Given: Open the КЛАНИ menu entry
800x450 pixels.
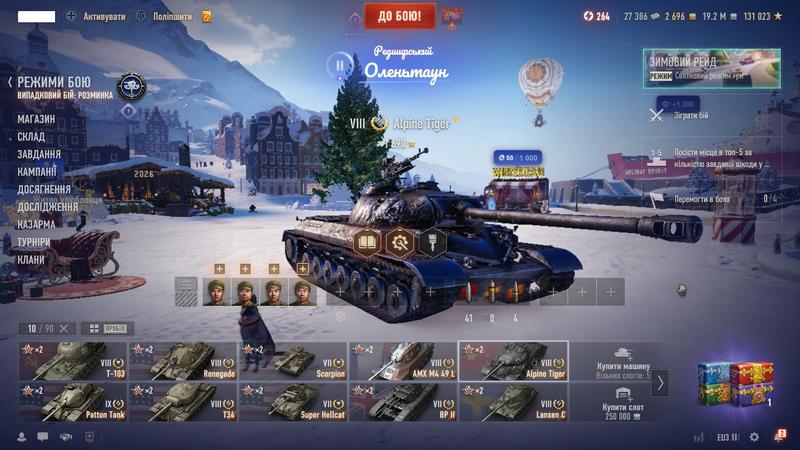Looking at the screenshot, I should pos(30,259).
